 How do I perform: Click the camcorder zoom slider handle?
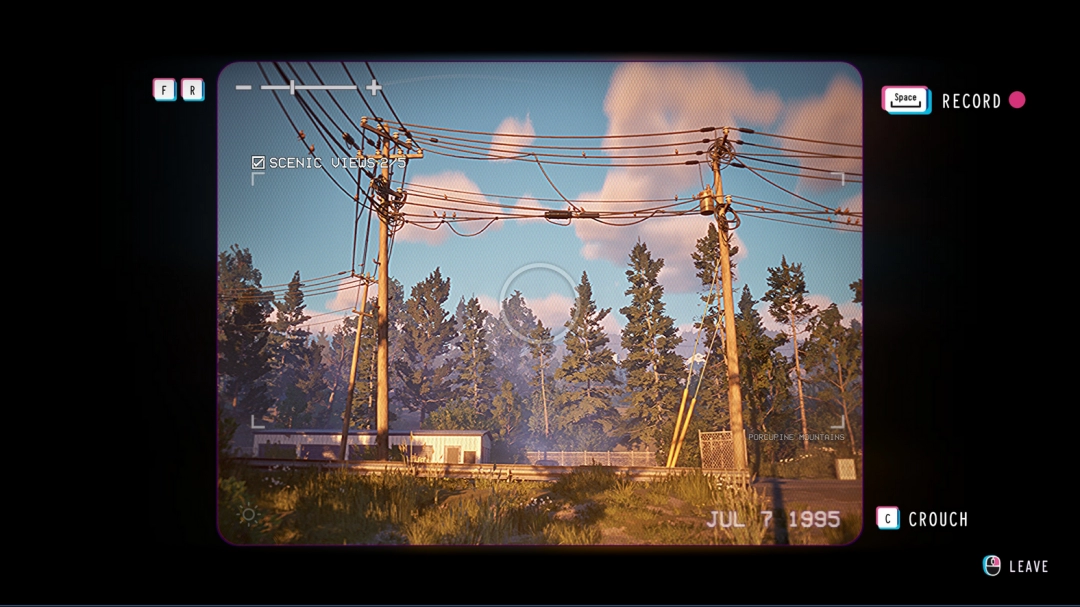tap(292, 88)
